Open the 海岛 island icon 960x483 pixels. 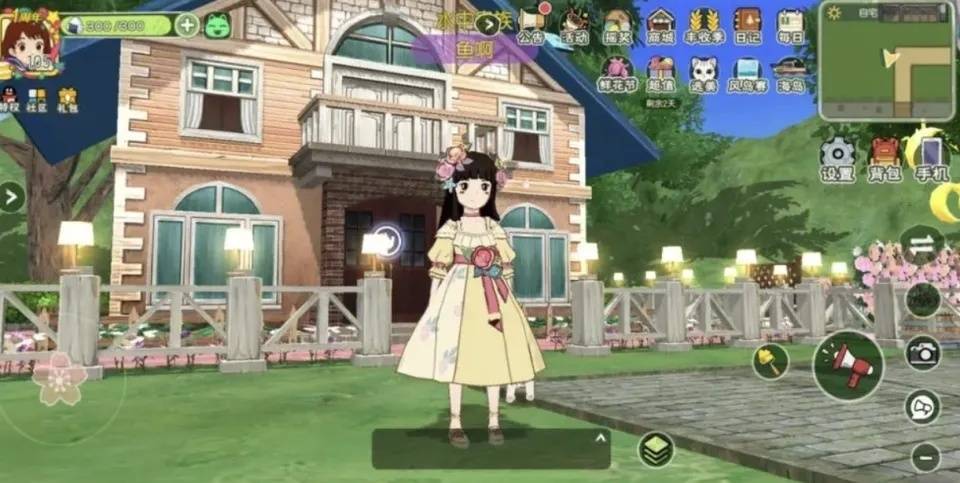pos(790,72)
